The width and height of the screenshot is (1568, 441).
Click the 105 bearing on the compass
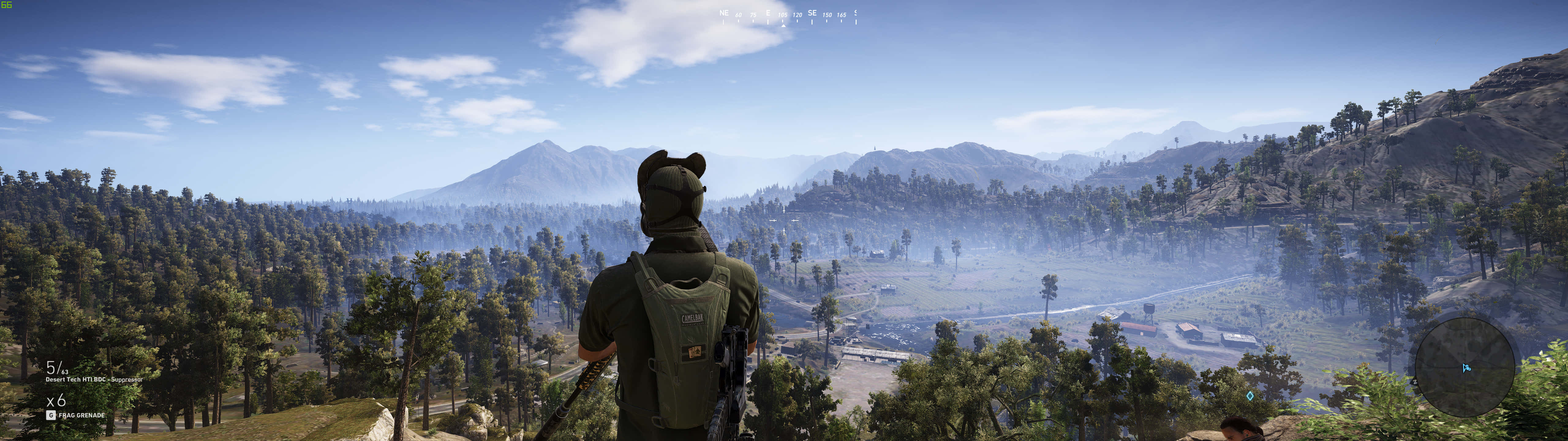point(783,14)
